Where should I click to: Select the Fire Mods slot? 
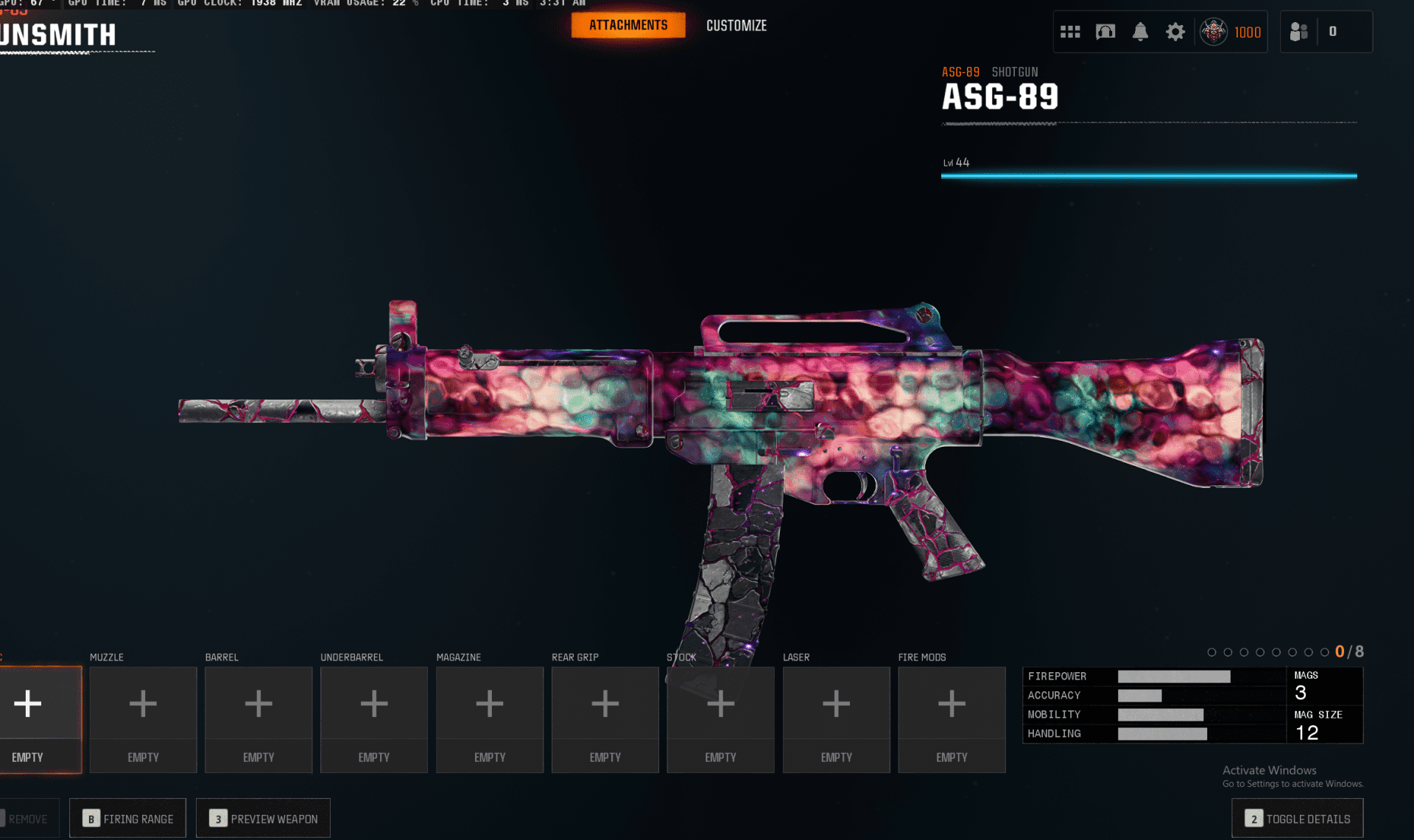[x=952, y=719]
